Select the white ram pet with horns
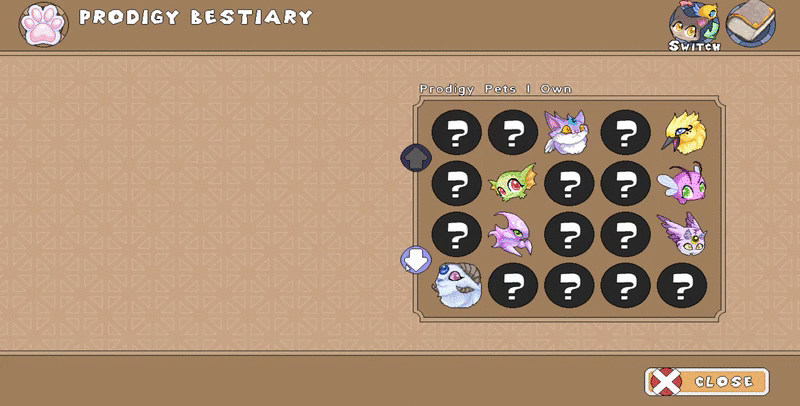This screenshot has width=800, height=406. point(457,285)
